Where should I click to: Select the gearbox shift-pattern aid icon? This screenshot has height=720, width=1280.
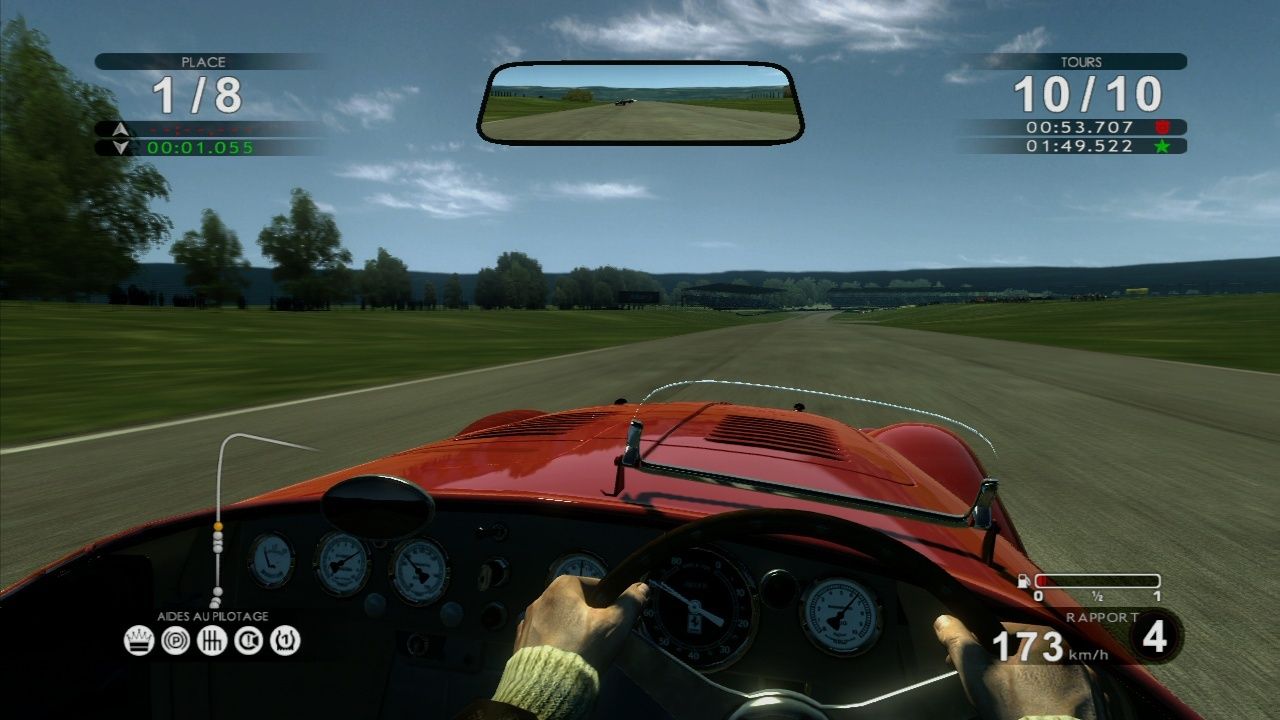212,641
